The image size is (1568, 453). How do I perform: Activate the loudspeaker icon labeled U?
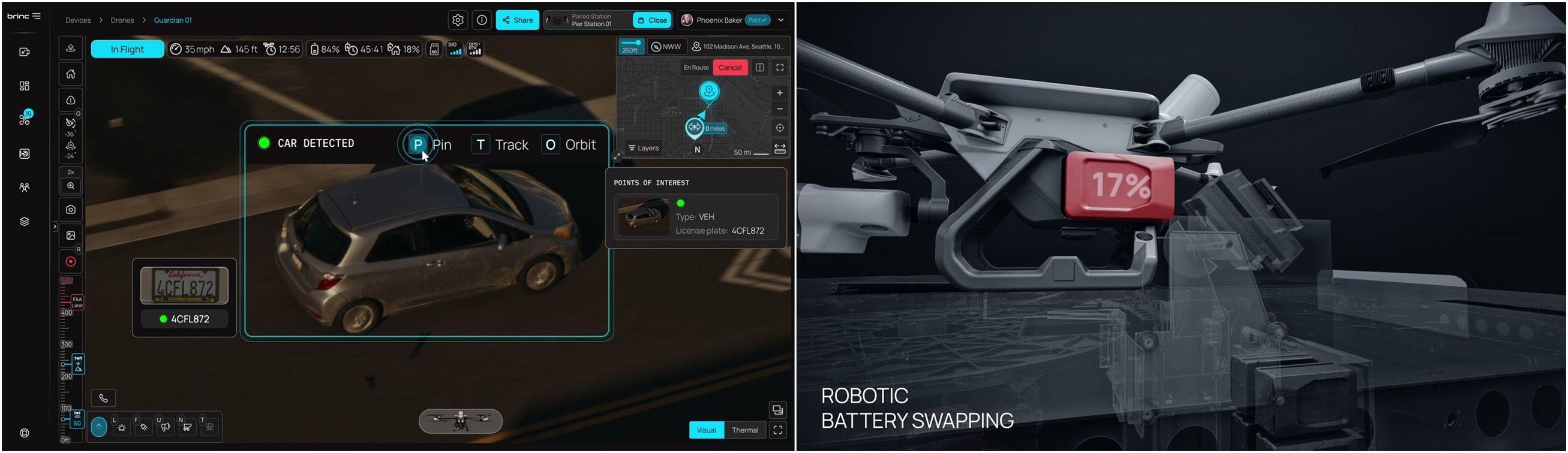(165, 426)
